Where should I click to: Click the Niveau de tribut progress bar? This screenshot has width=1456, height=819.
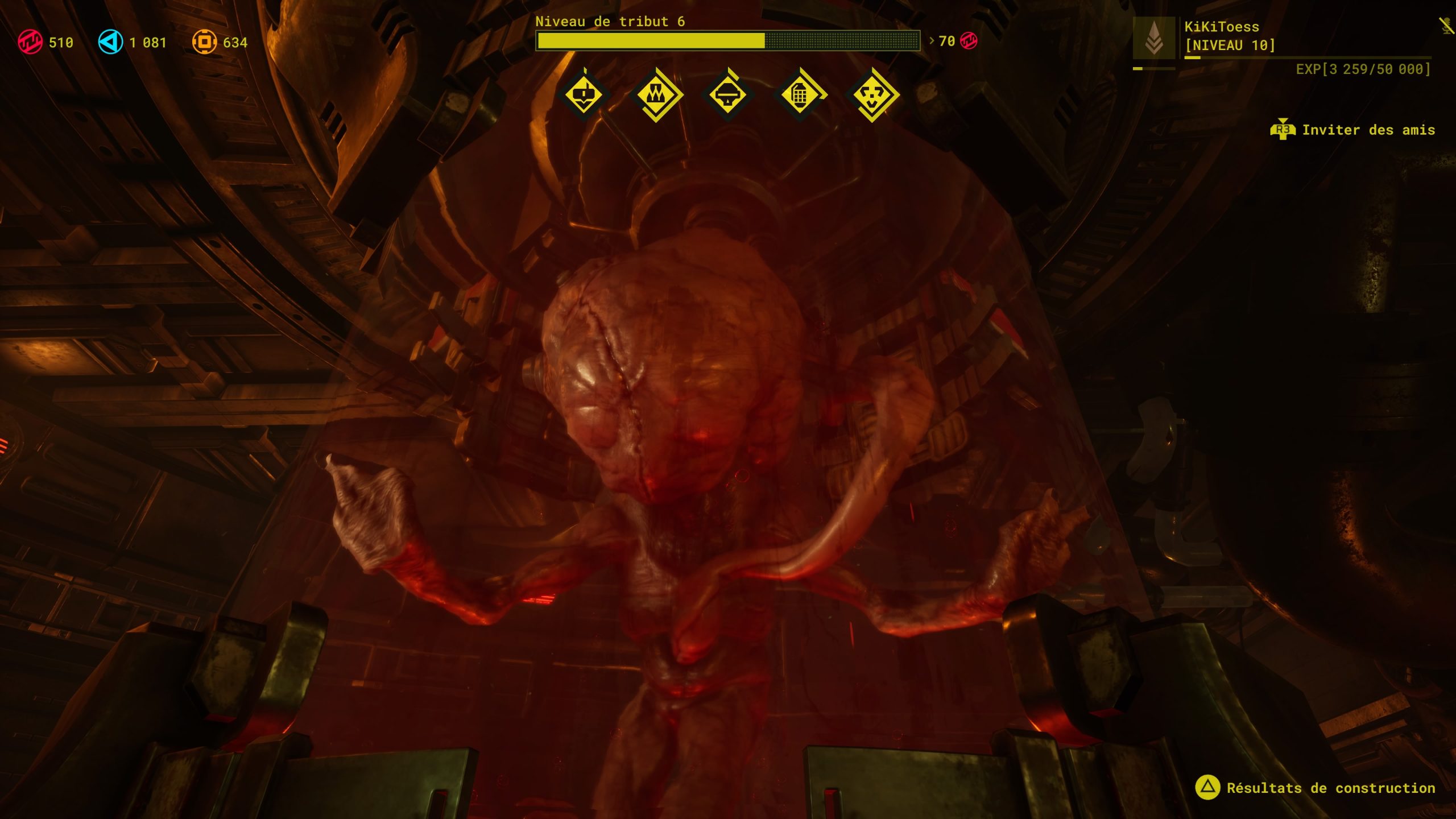[727, 41]
